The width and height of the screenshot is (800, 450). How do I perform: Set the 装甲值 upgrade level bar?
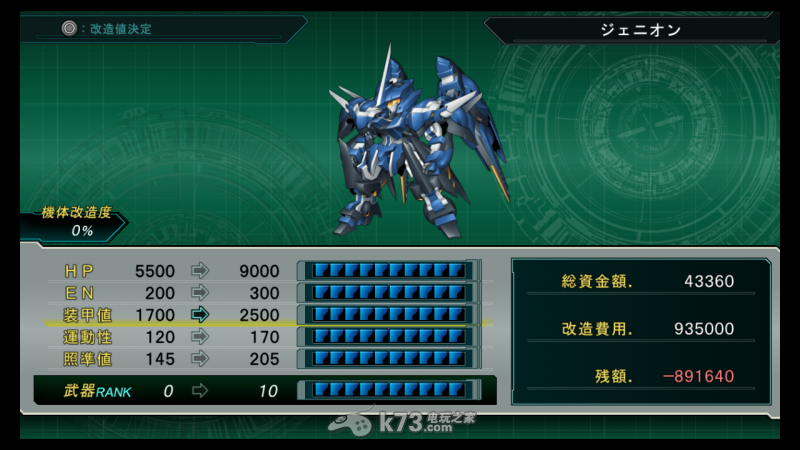click(388, 315)
